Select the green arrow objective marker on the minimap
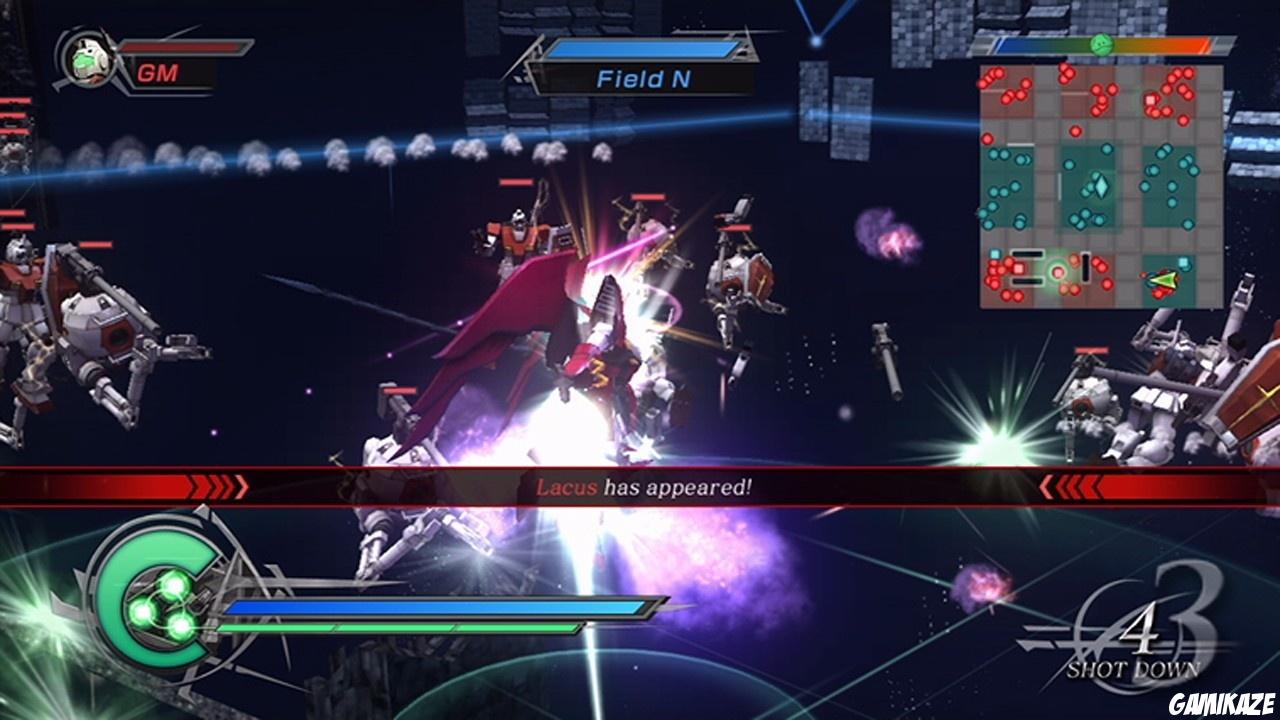 [x=1163, y=280]
